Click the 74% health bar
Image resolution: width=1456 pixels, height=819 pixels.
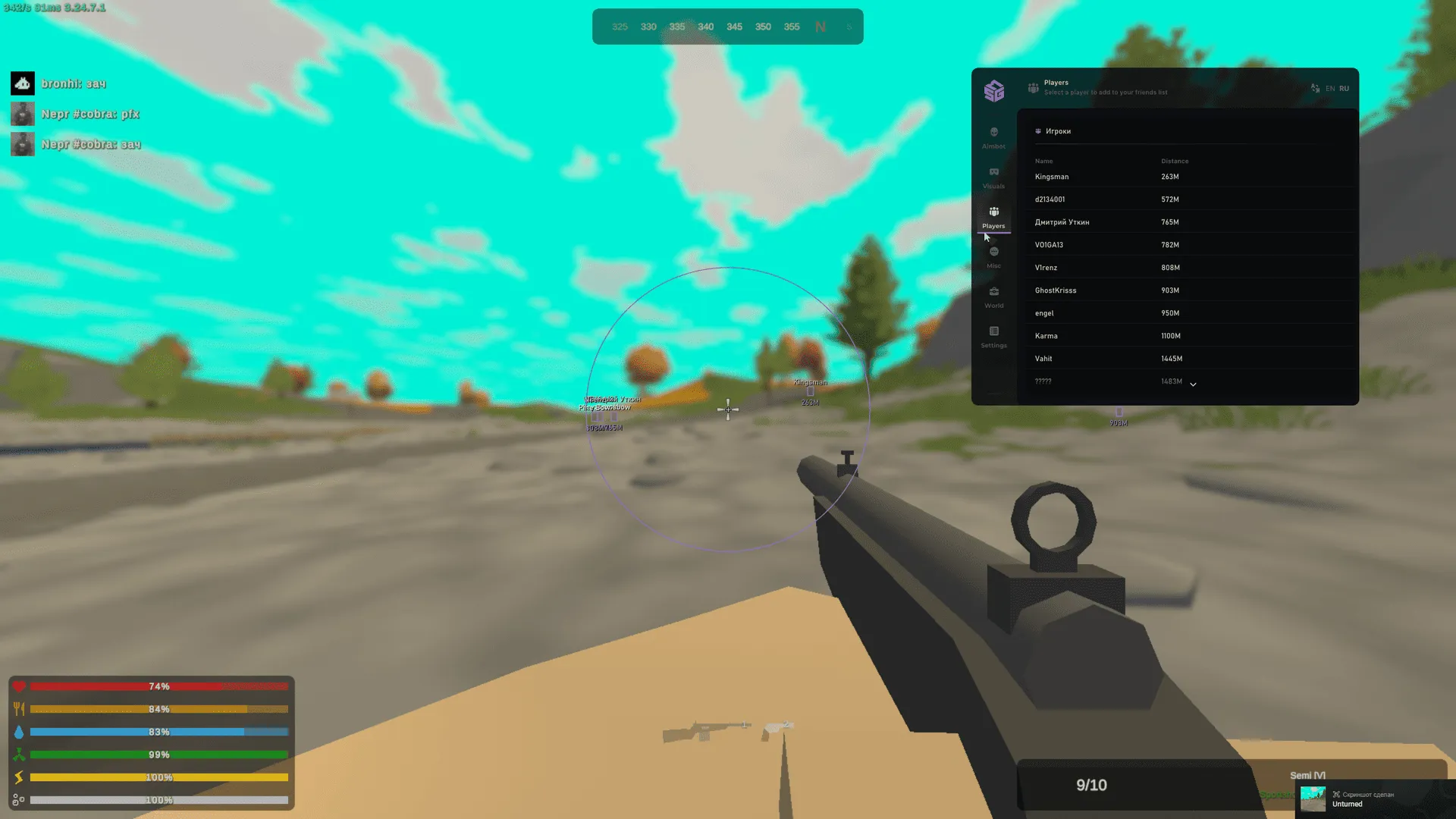click(x=159, y=686)
